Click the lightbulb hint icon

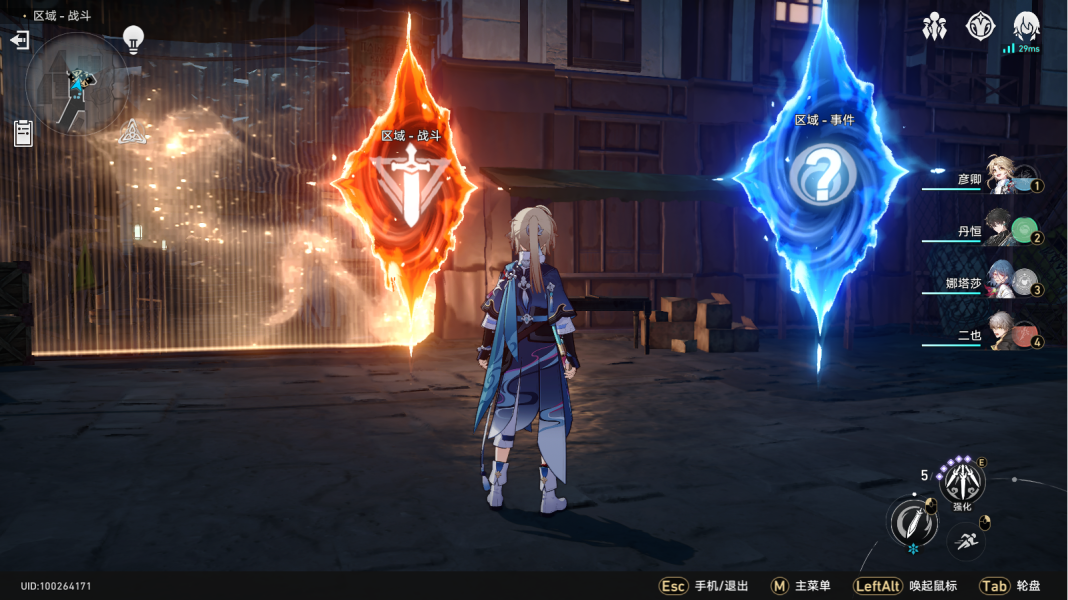(x=133, y=39)
